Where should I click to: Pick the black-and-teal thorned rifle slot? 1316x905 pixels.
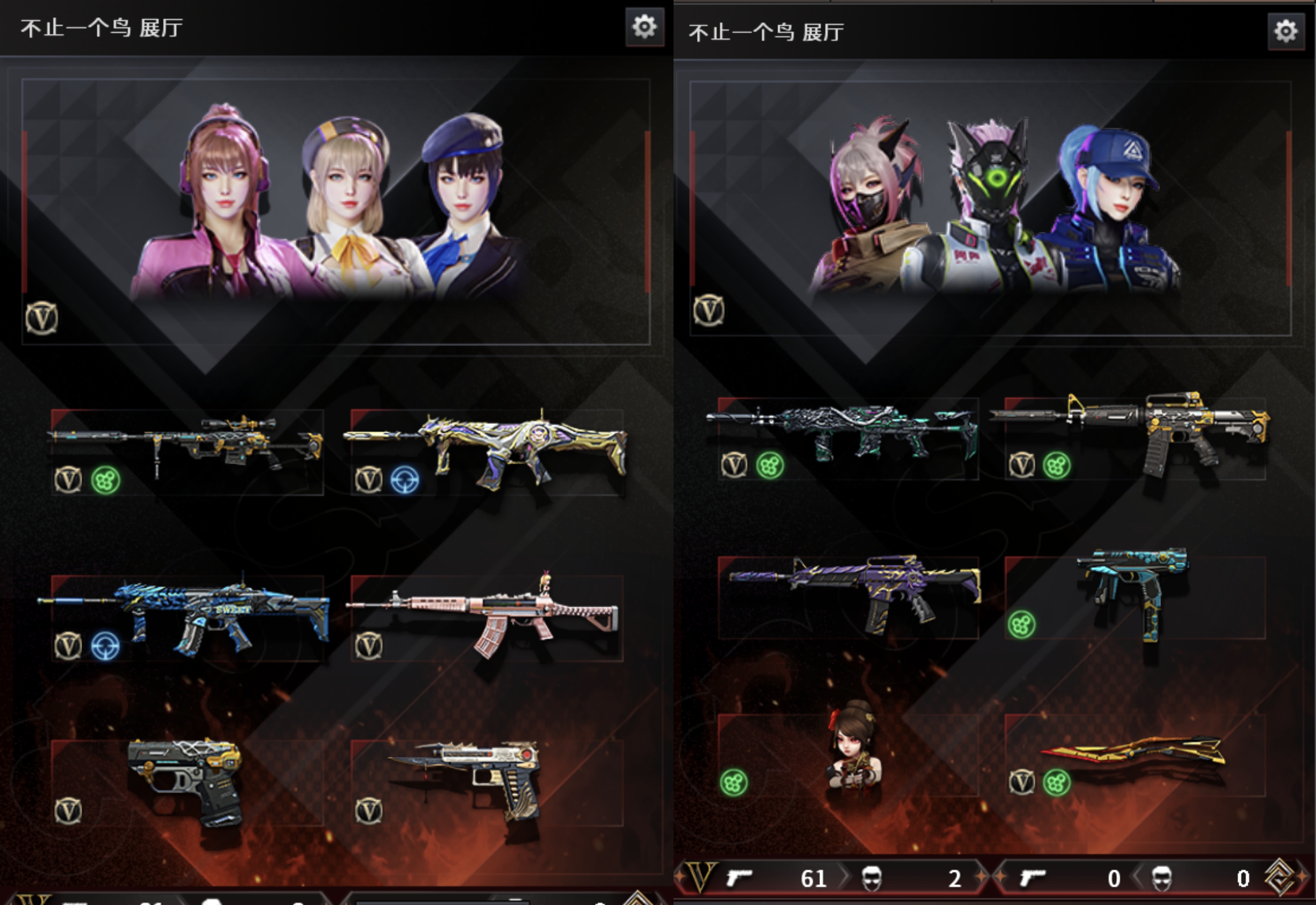coord(848,438)
